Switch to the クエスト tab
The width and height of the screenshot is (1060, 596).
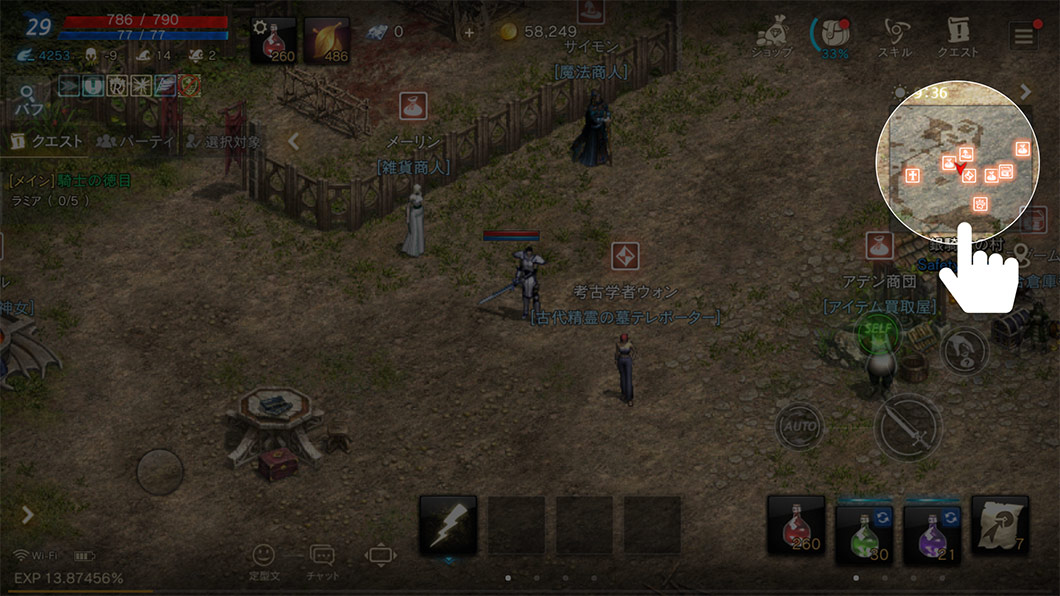pos(47,142)
